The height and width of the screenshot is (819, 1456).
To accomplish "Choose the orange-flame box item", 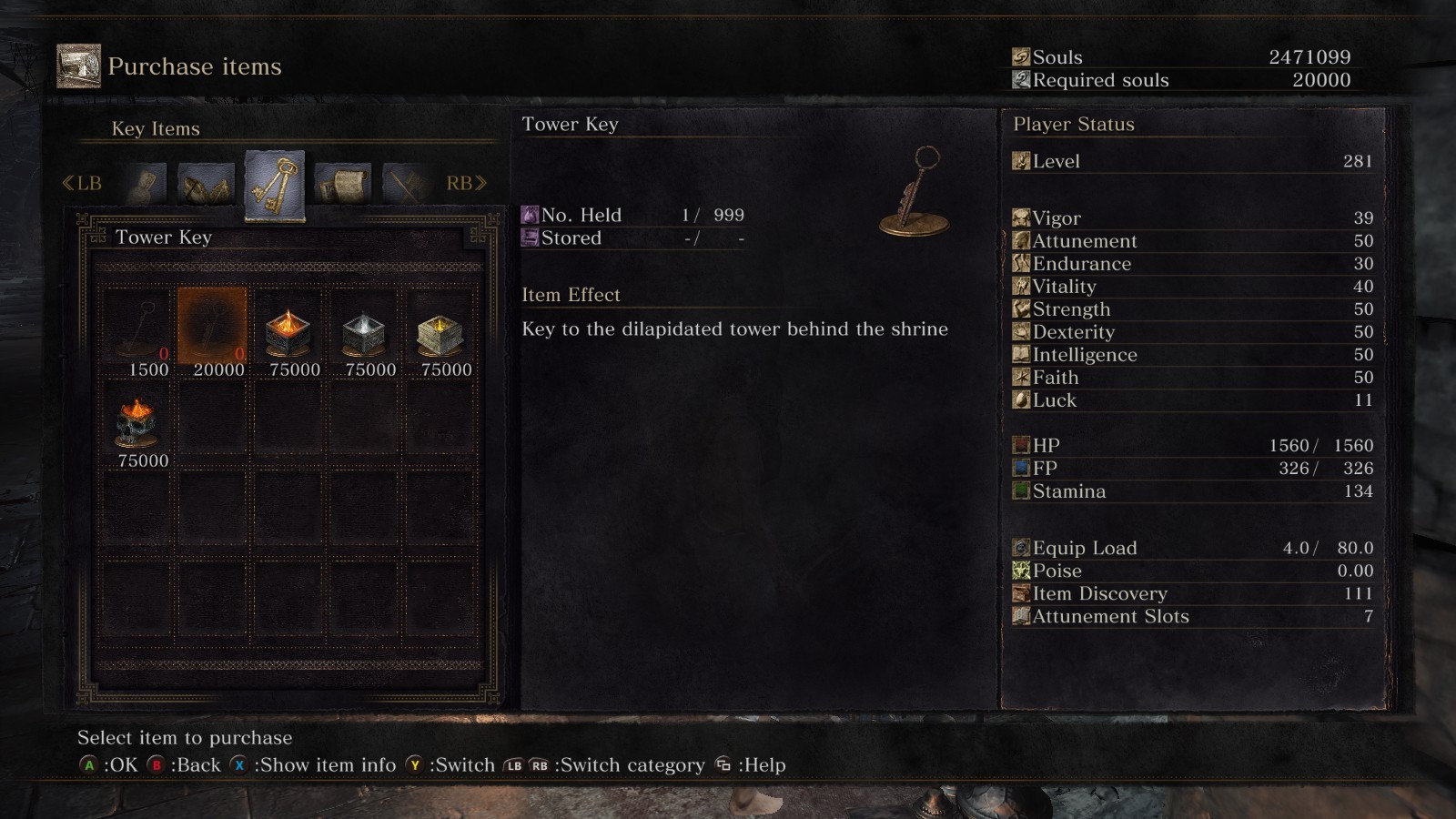I will (288, 330).
